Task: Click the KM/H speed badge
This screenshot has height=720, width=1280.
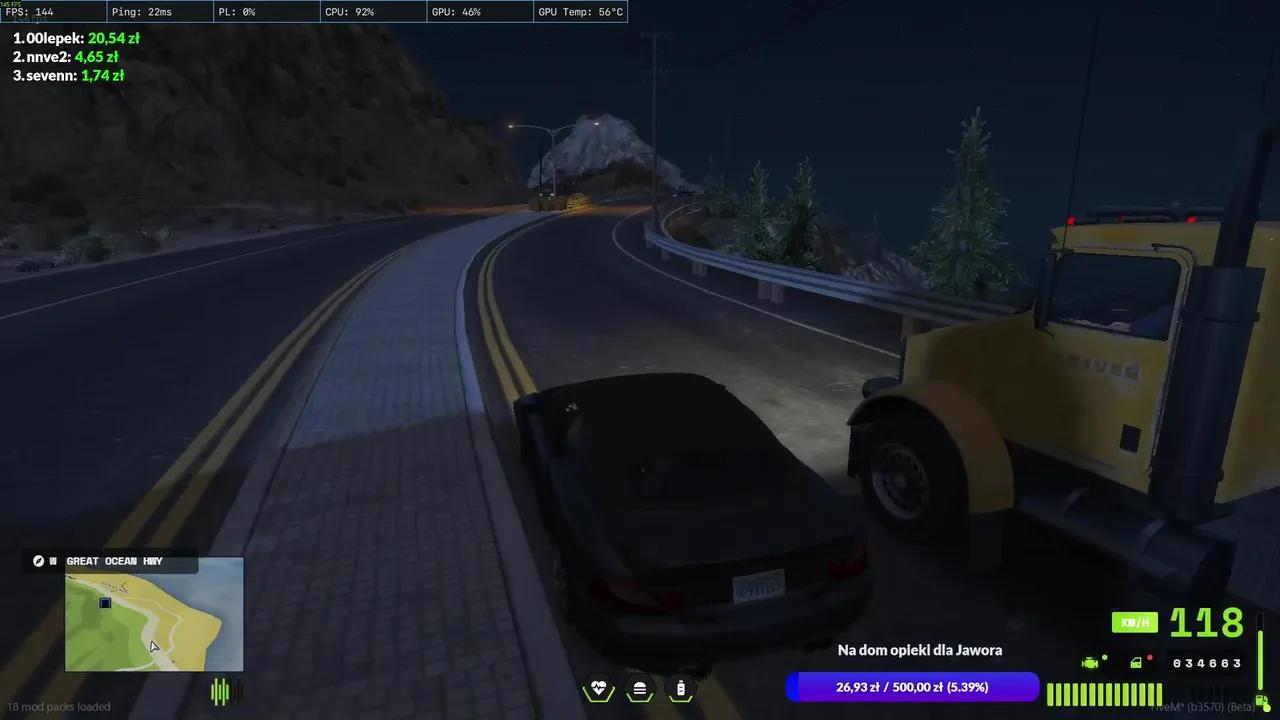Action: (x=1135, y=622)
